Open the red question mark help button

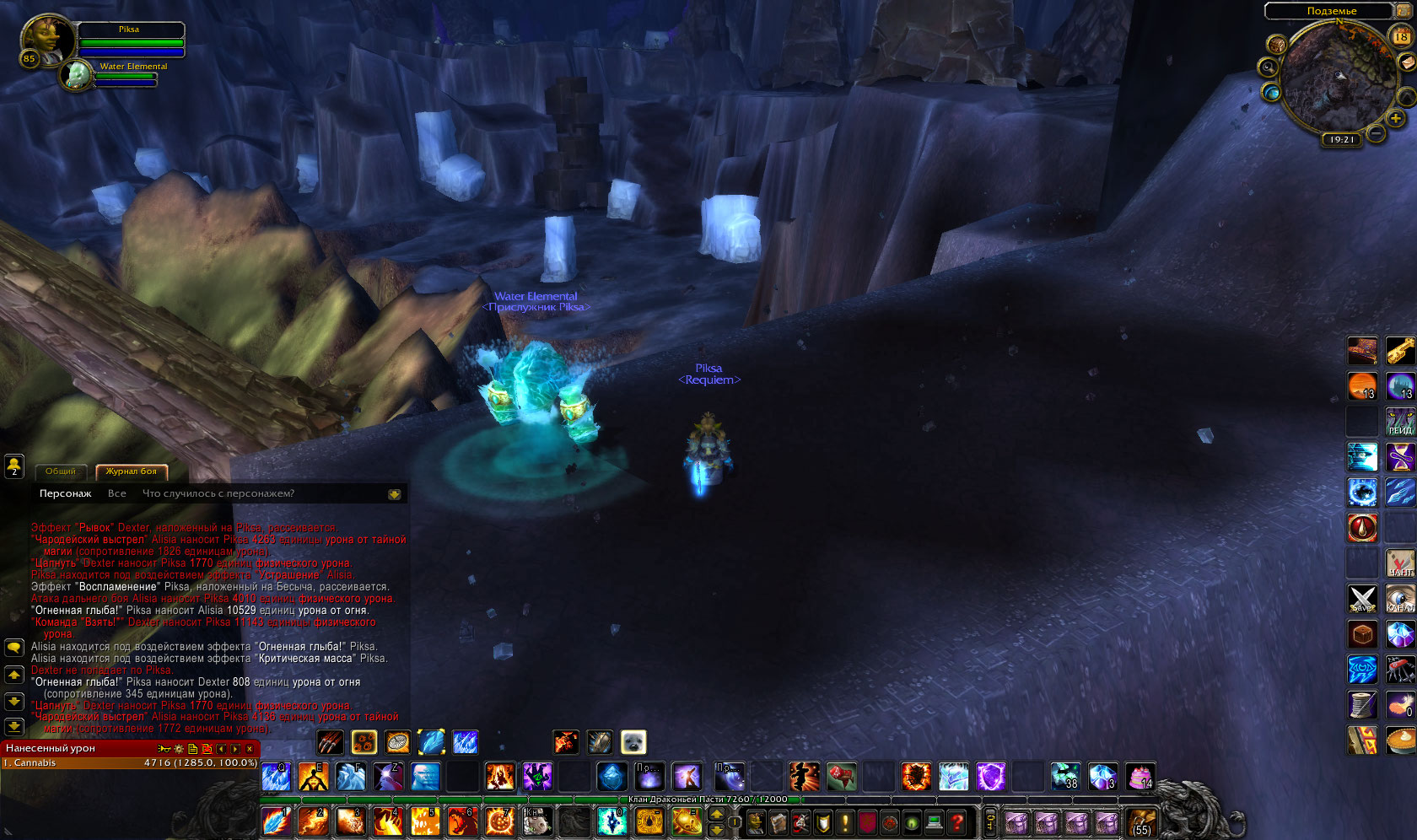point(956,821)
